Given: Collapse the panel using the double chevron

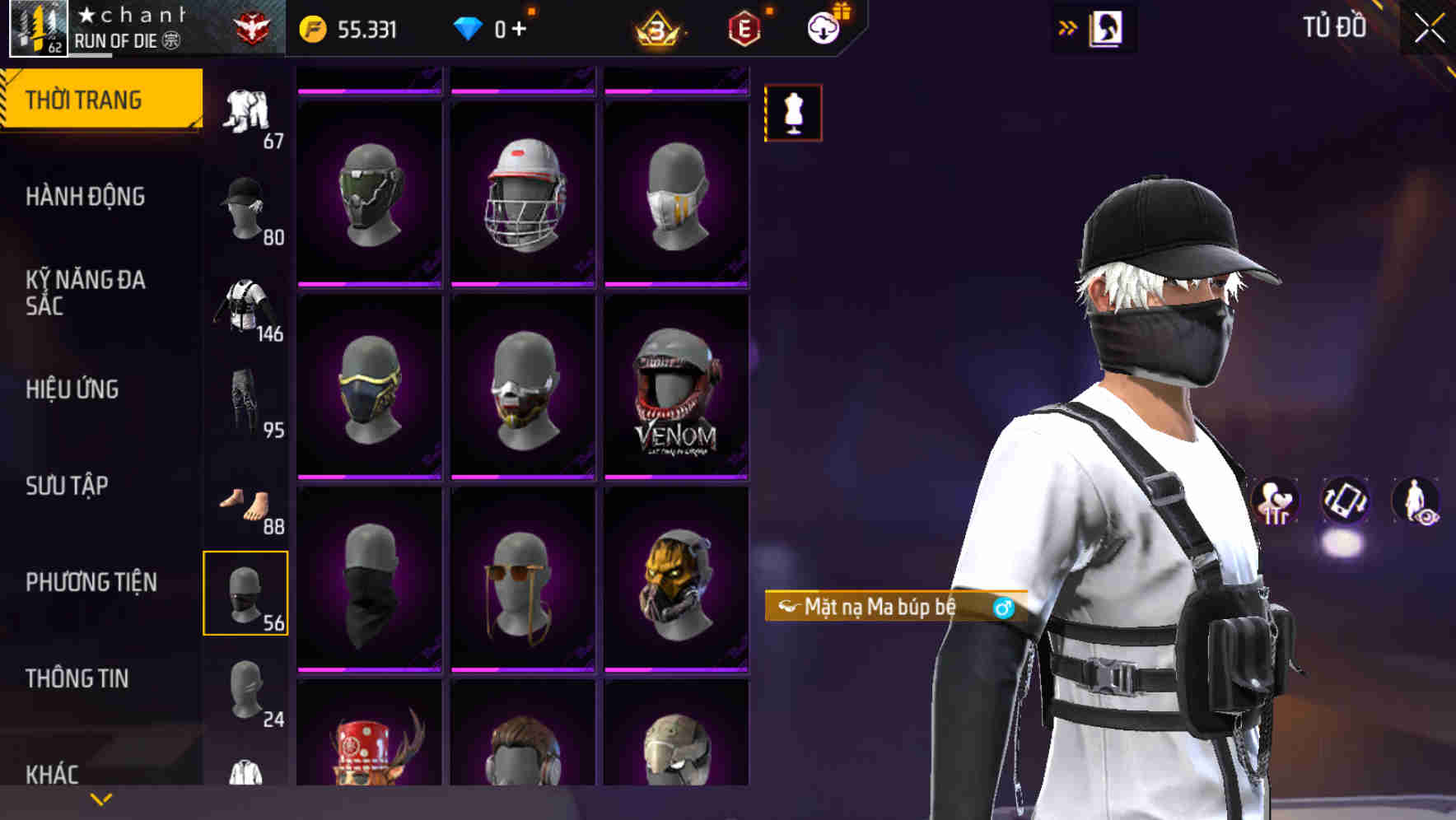Looking at the screenshot, I should (1068, 27).
